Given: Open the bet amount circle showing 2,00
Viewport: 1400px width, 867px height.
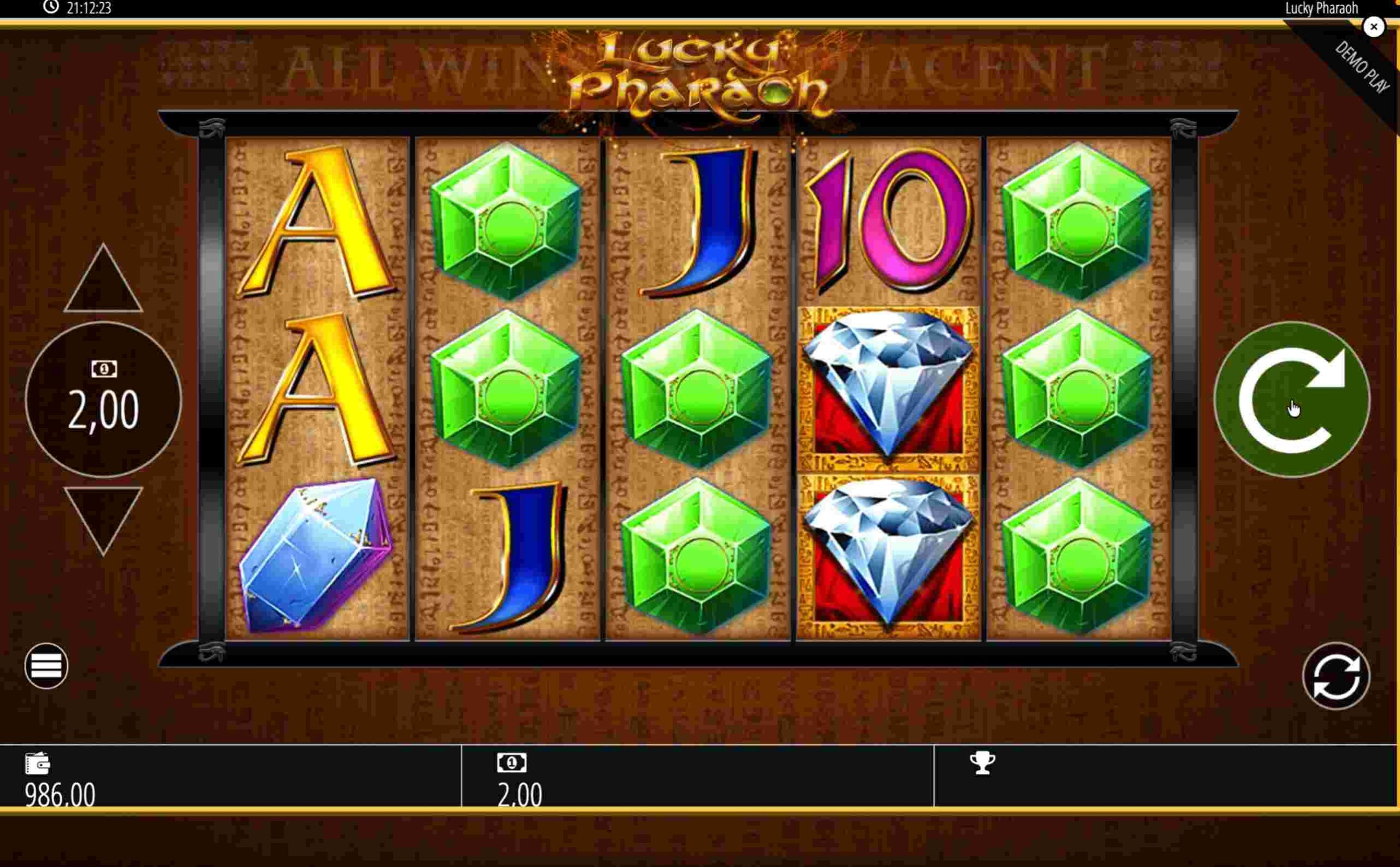Looking at the screenshot, I should point(103,400).
